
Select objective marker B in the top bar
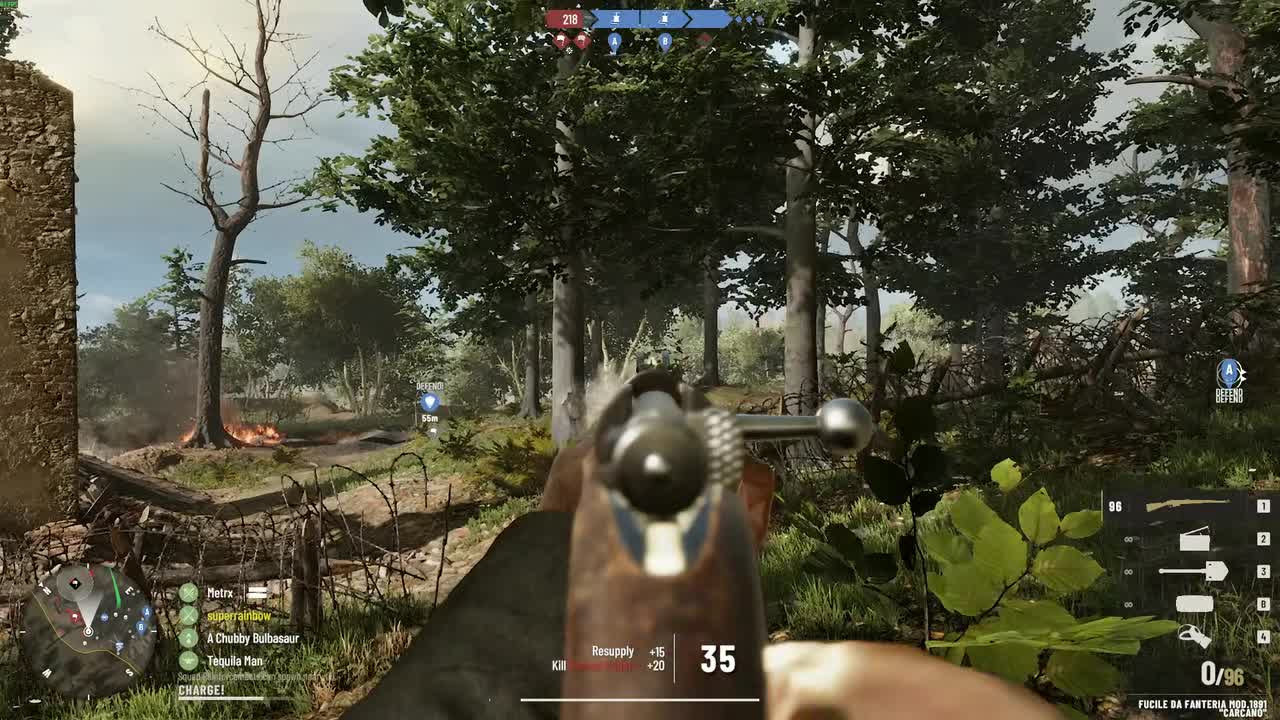click(x=664, y=42)
